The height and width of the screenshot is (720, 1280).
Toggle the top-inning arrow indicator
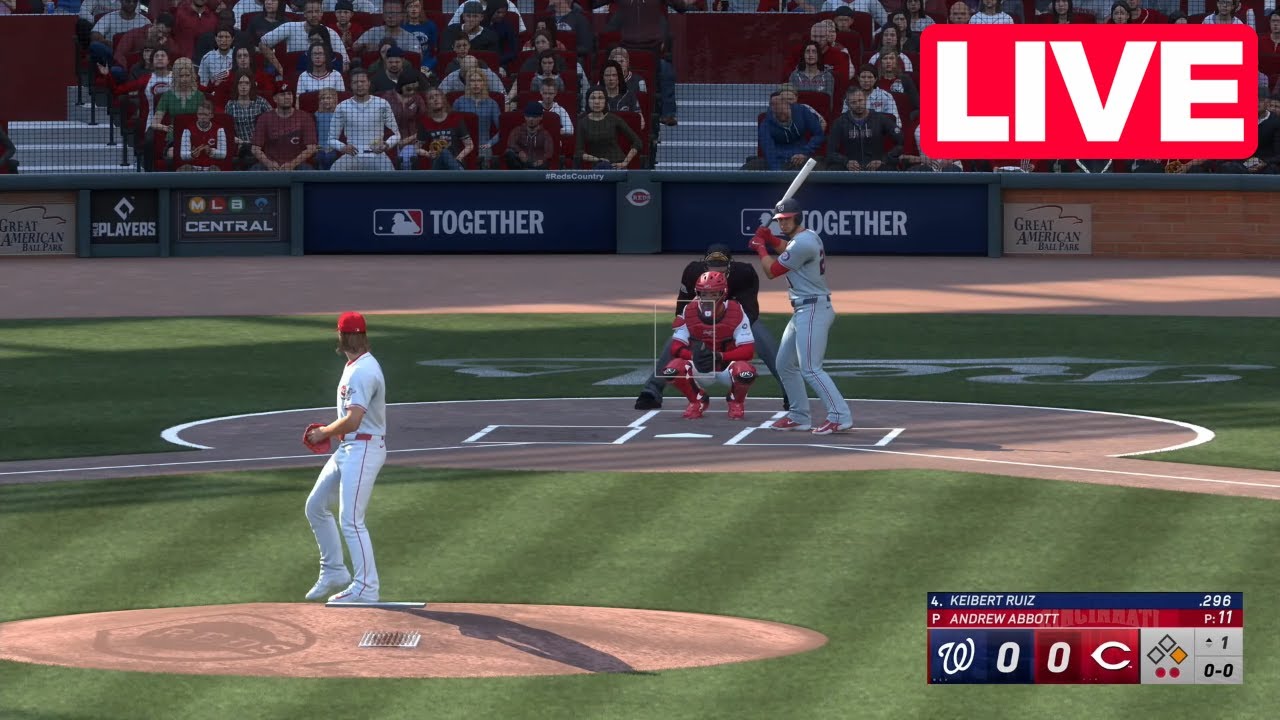pos(1208,642)
